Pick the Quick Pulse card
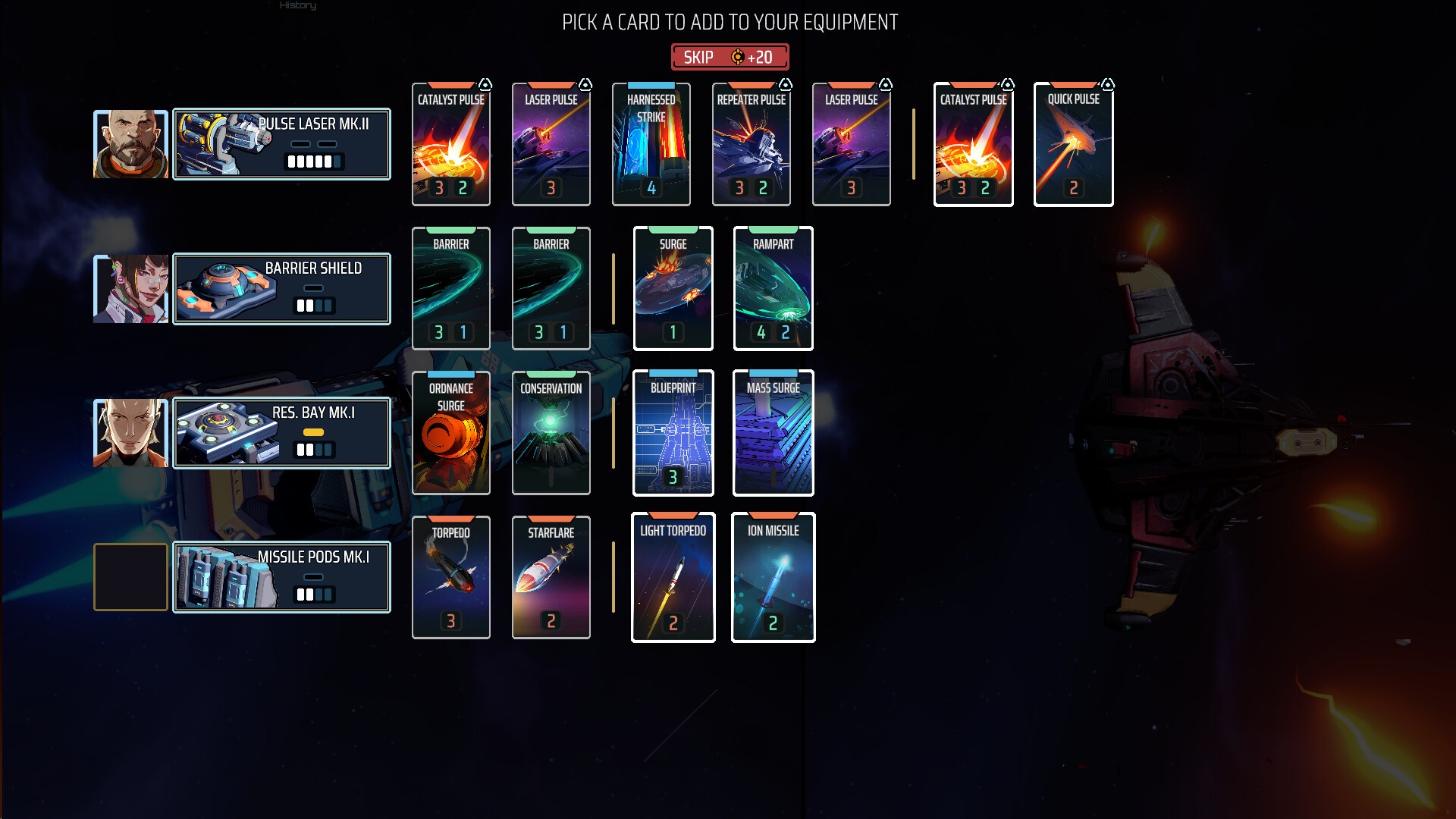 coord(1073,144)
